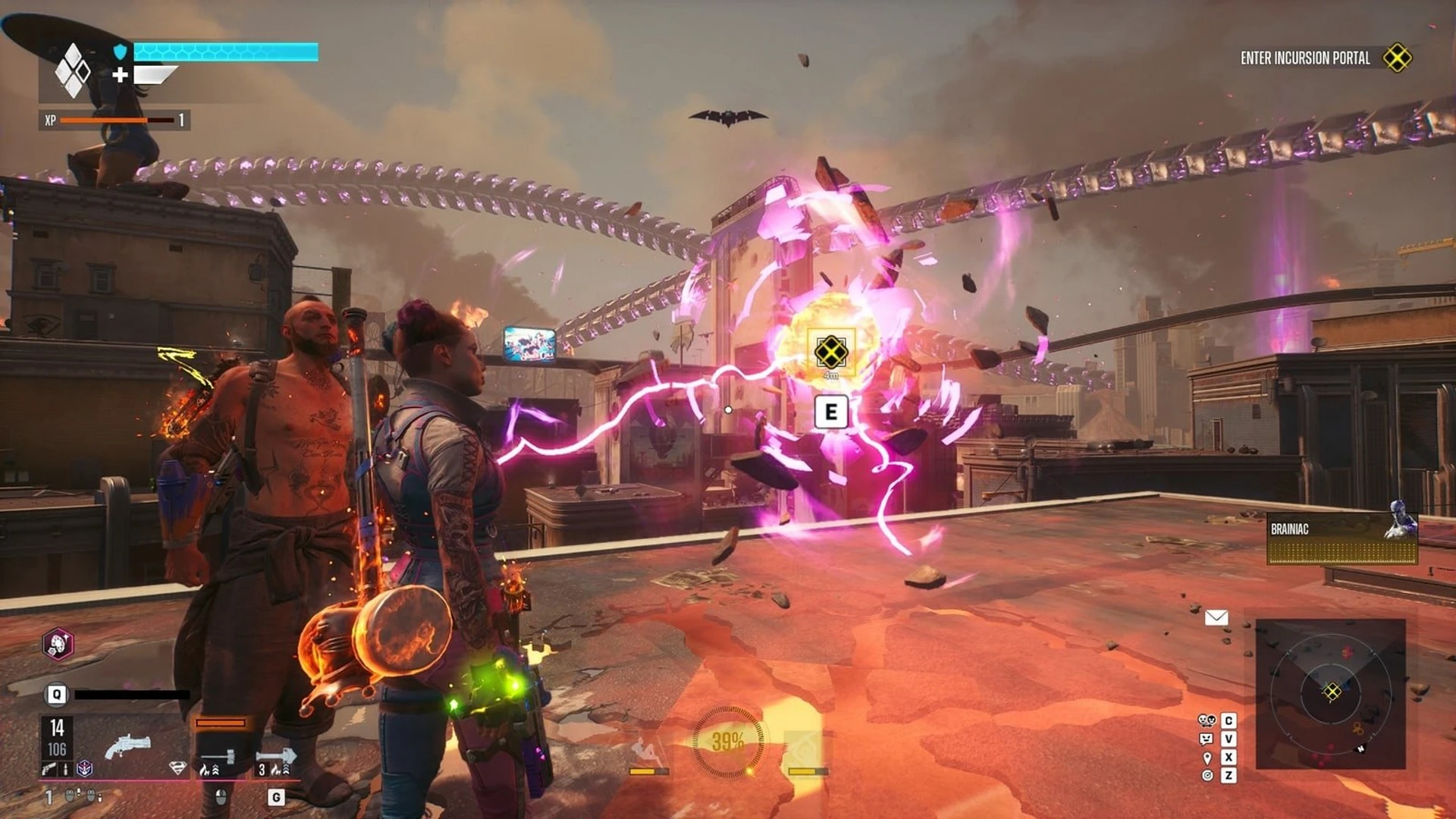Click the pink hexagon skull ability icon

click(x=58, y=645)
